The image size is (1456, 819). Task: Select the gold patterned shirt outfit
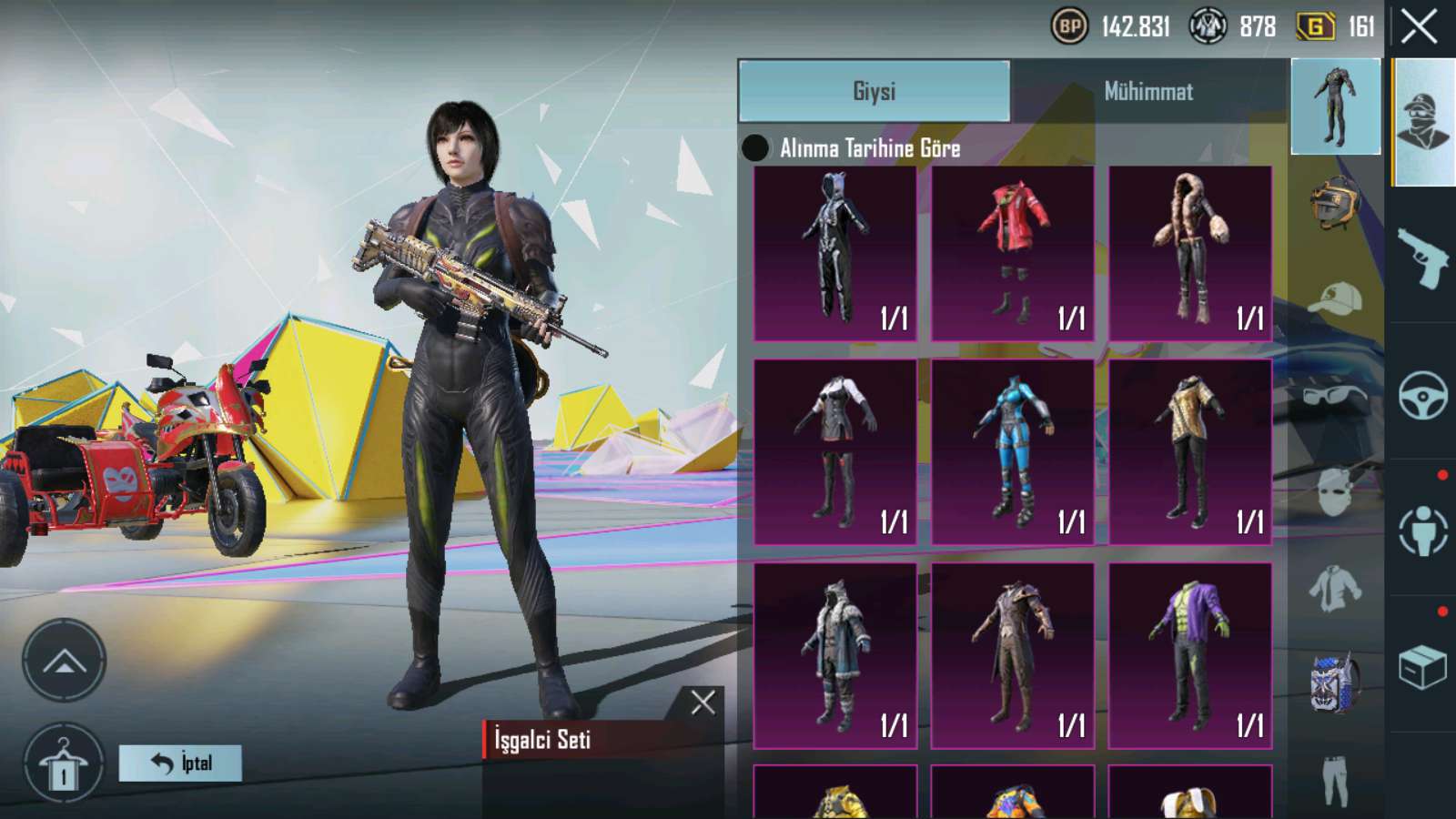tap(1189, 452)
